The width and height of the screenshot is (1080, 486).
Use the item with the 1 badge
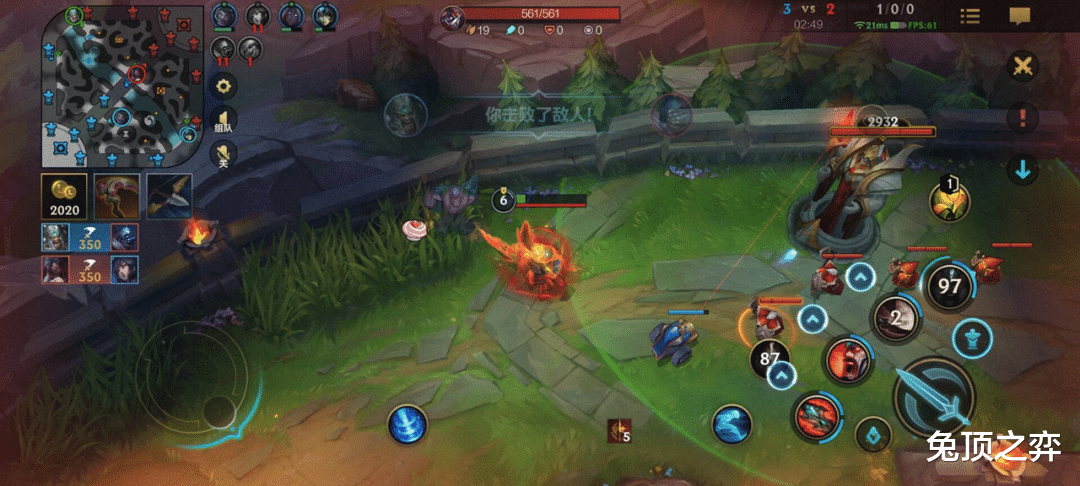tap(948, 201)
